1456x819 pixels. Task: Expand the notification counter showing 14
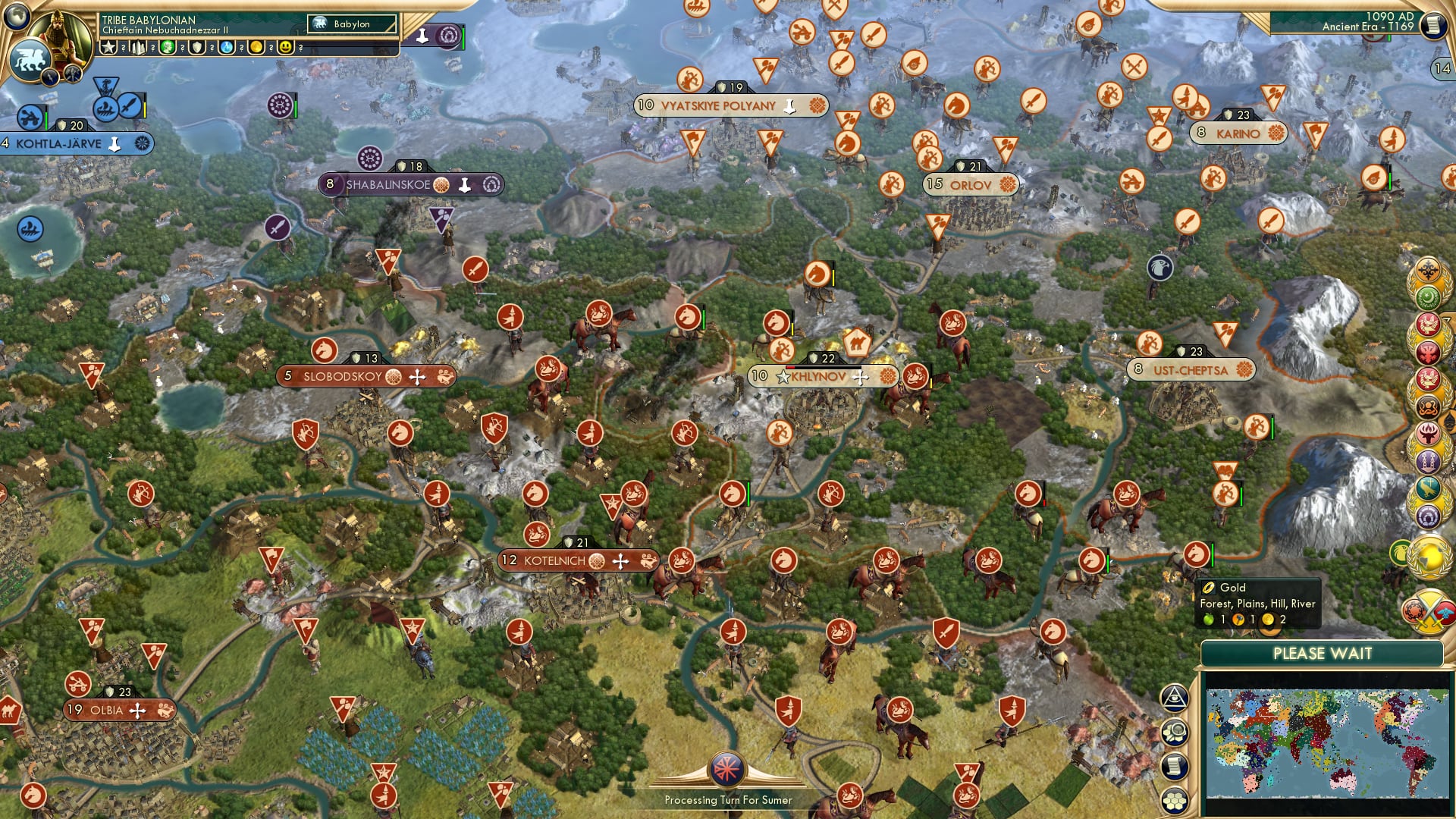click(1443, 68)
